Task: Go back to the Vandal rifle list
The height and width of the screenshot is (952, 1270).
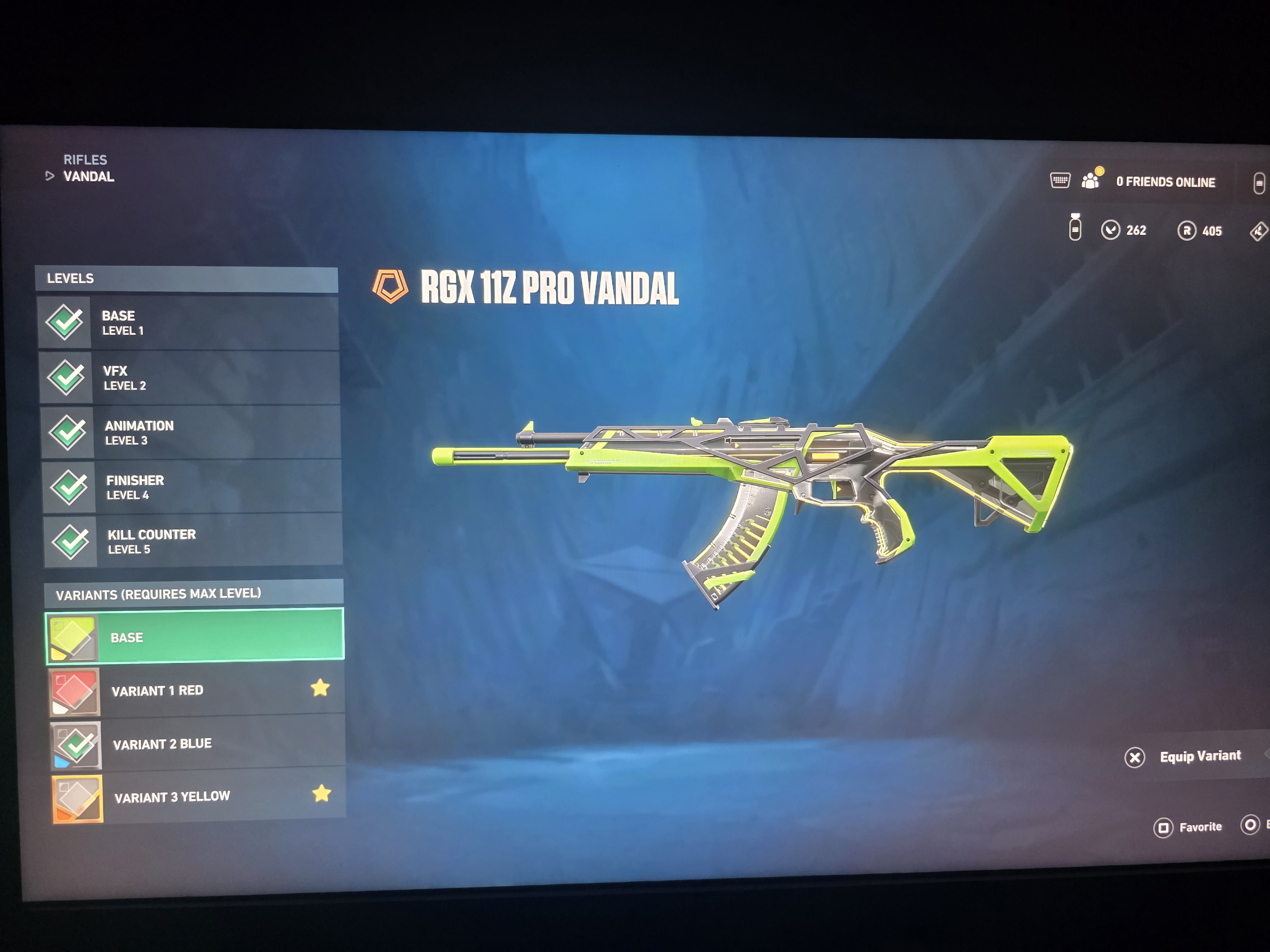Action: click(x=88, y=177)
